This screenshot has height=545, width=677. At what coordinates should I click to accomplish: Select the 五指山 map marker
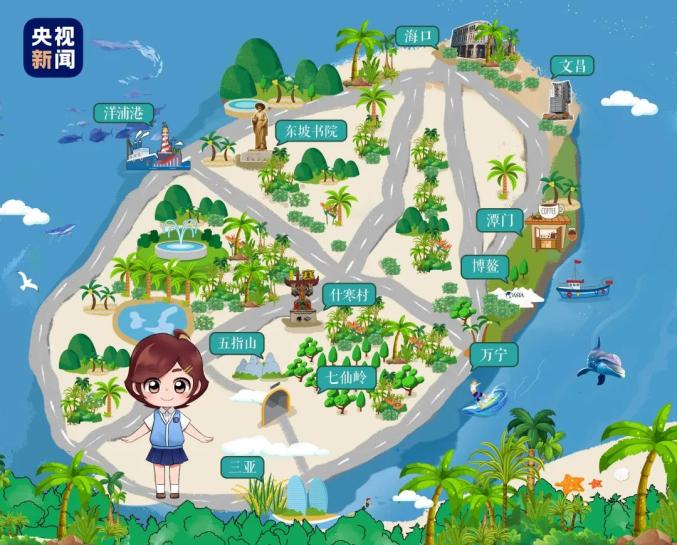coord(238,344)
